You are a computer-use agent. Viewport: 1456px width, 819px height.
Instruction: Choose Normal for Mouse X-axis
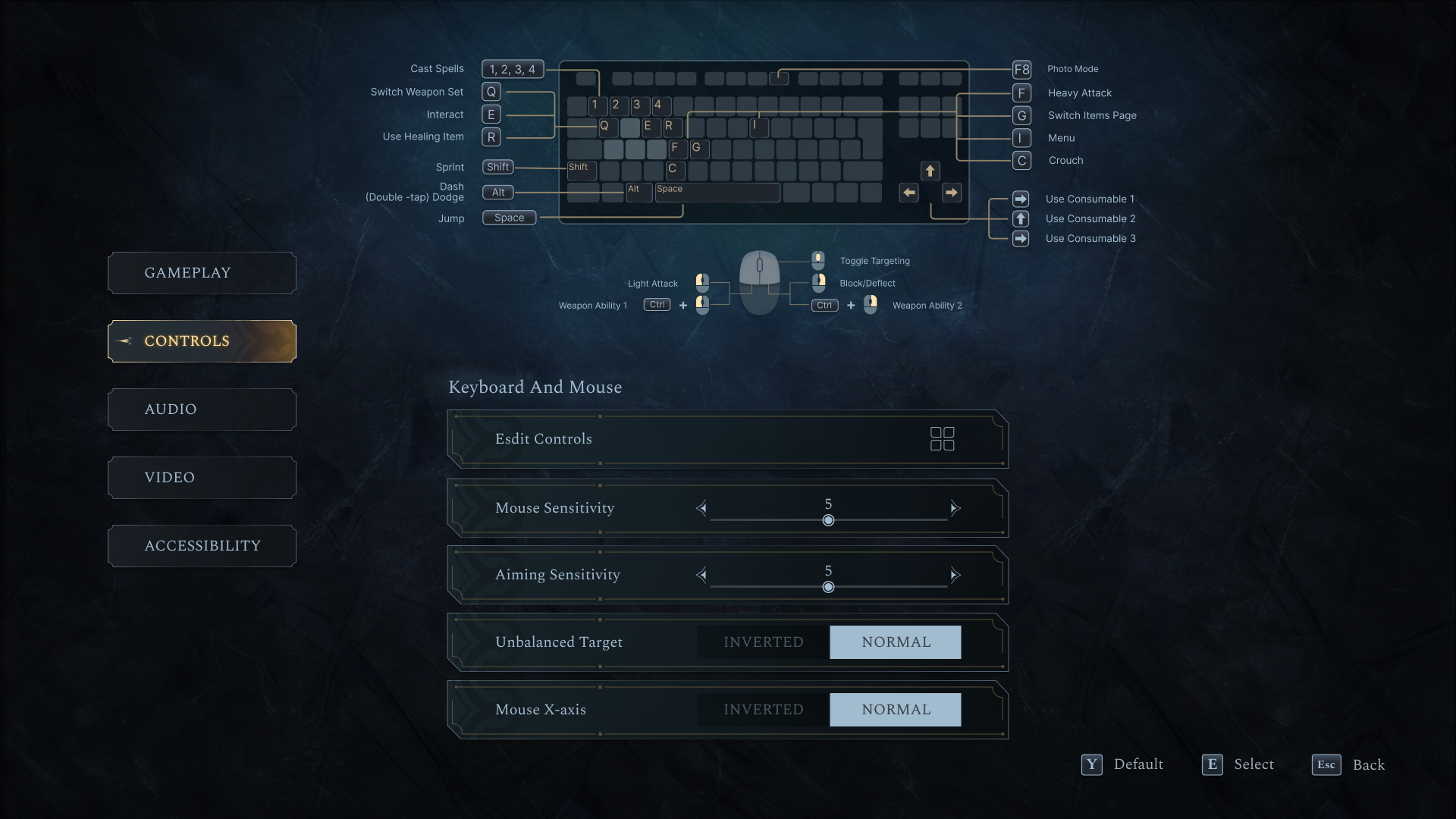coord(895,710)
